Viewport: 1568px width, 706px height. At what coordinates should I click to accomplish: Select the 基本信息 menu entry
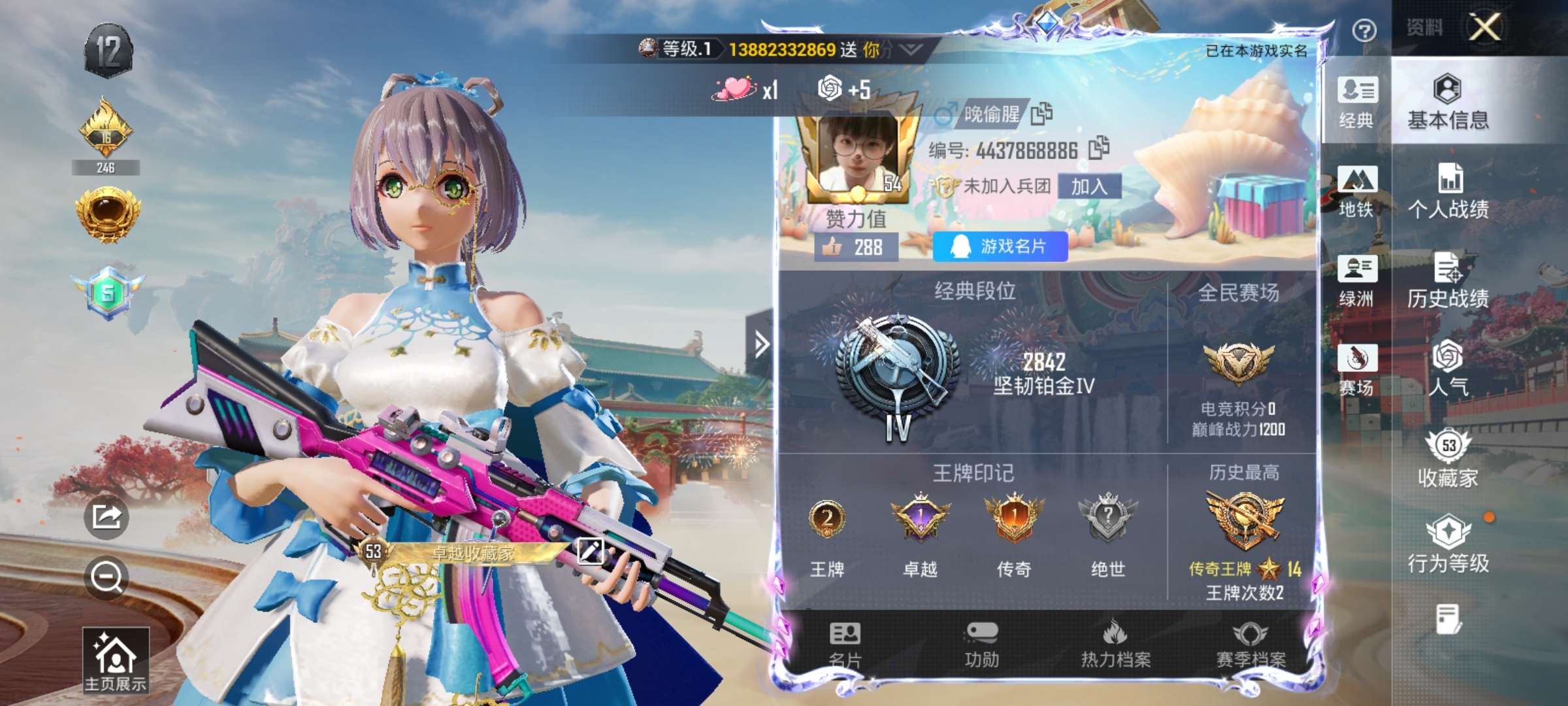click(x=1448, y=103)
